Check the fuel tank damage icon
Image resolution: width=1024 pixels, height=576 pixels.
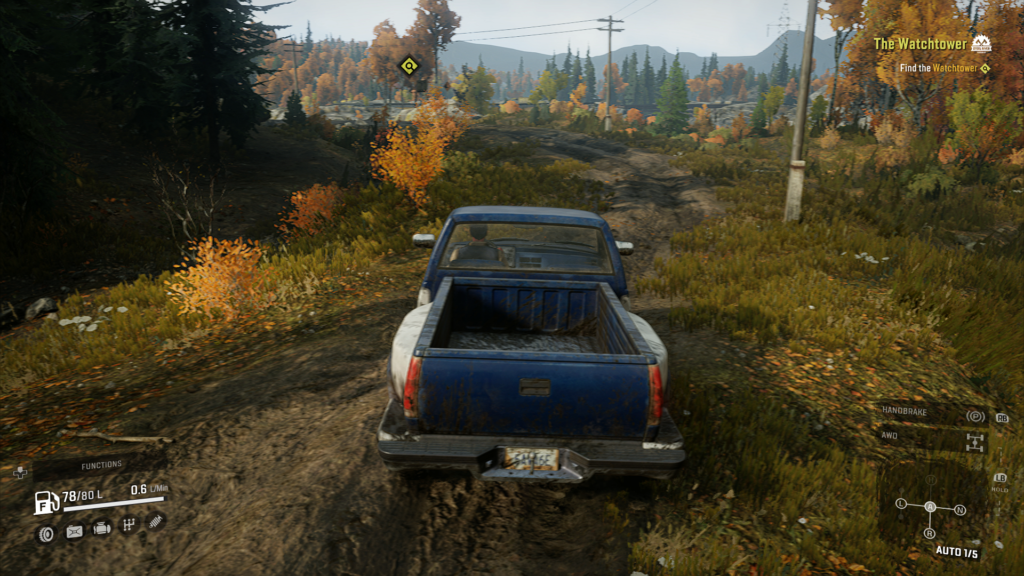[x=74, y=531]
